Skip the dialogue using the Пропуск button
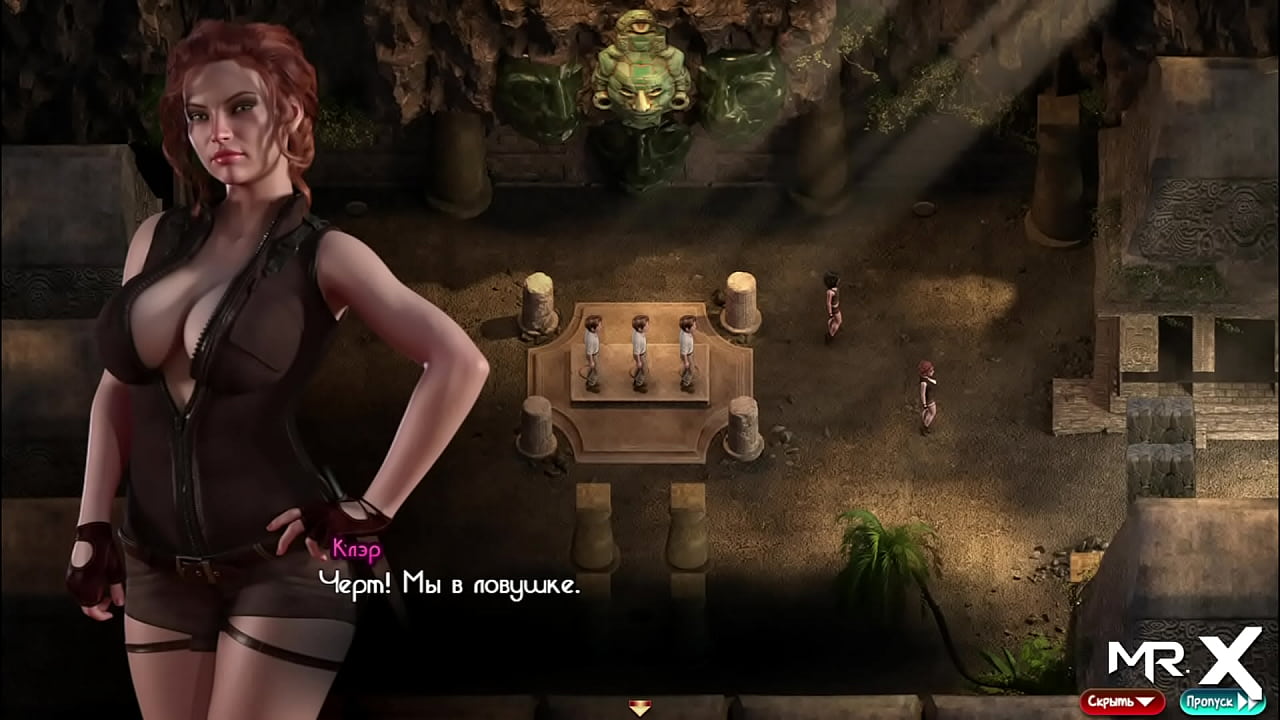The image size is (1280, 720). point(1222,701)
